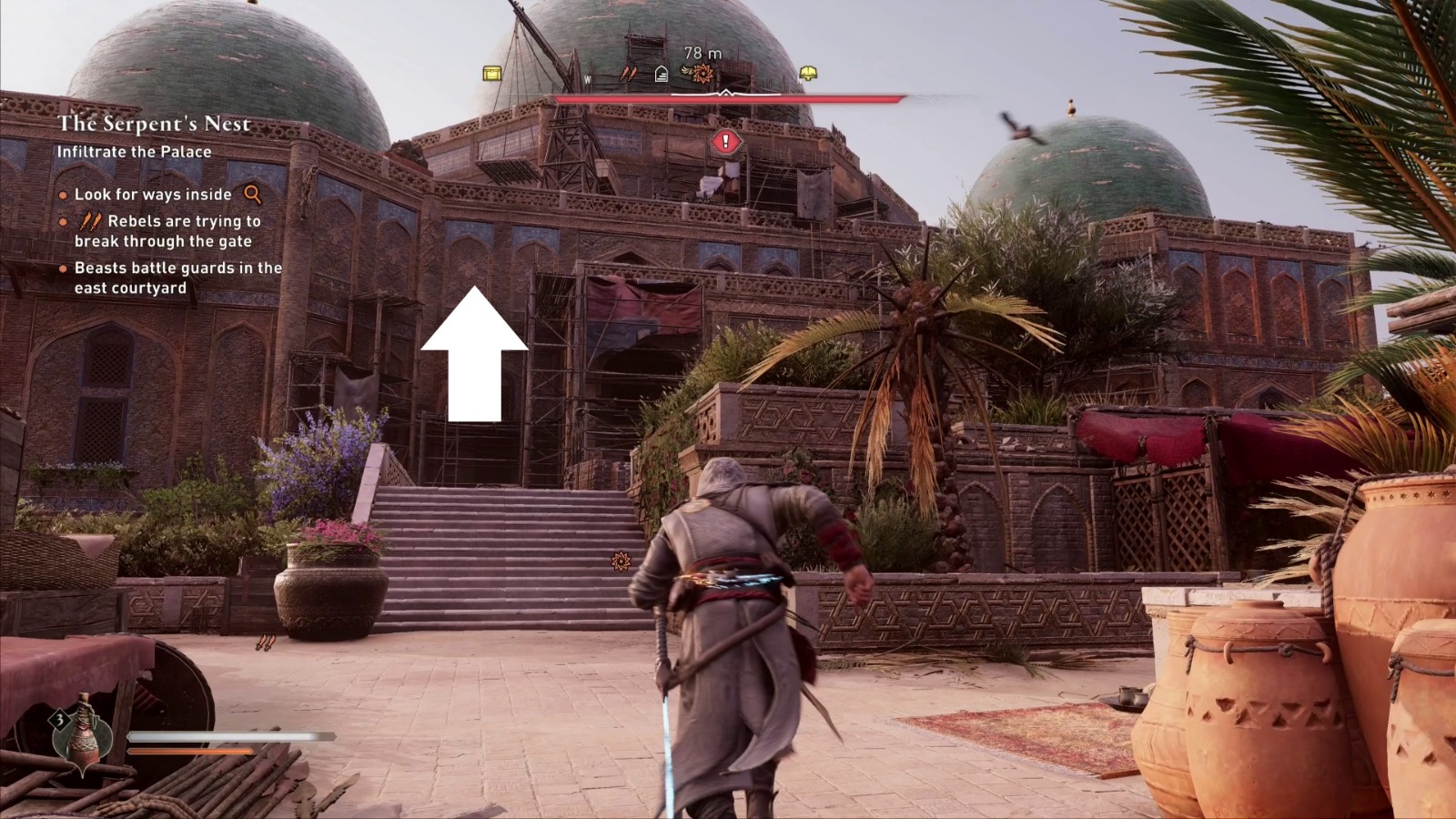This screenshot has height=819, width=1456.
Task: Toggle the Look for ways inside objective bullet
Action: 62,194
